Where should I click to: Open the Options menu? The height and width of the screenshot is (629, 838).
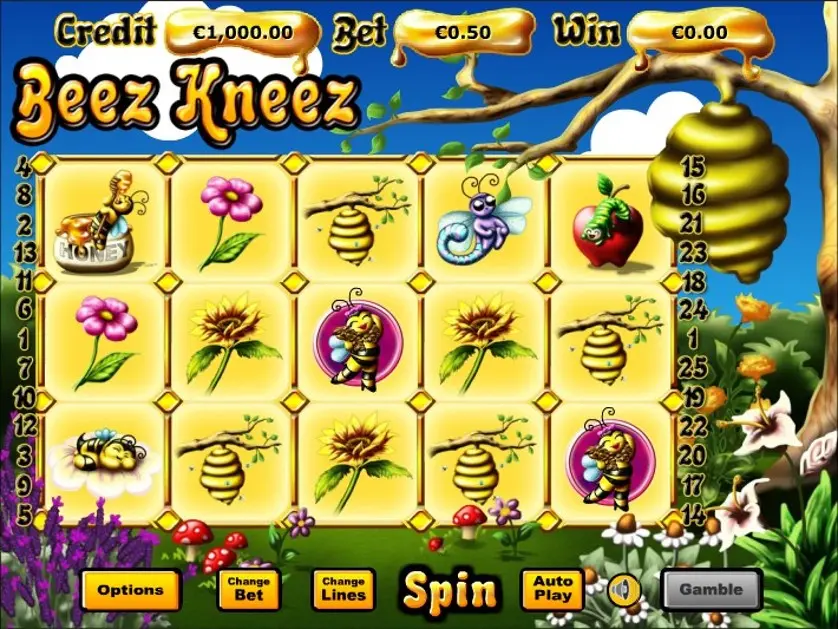130,590
